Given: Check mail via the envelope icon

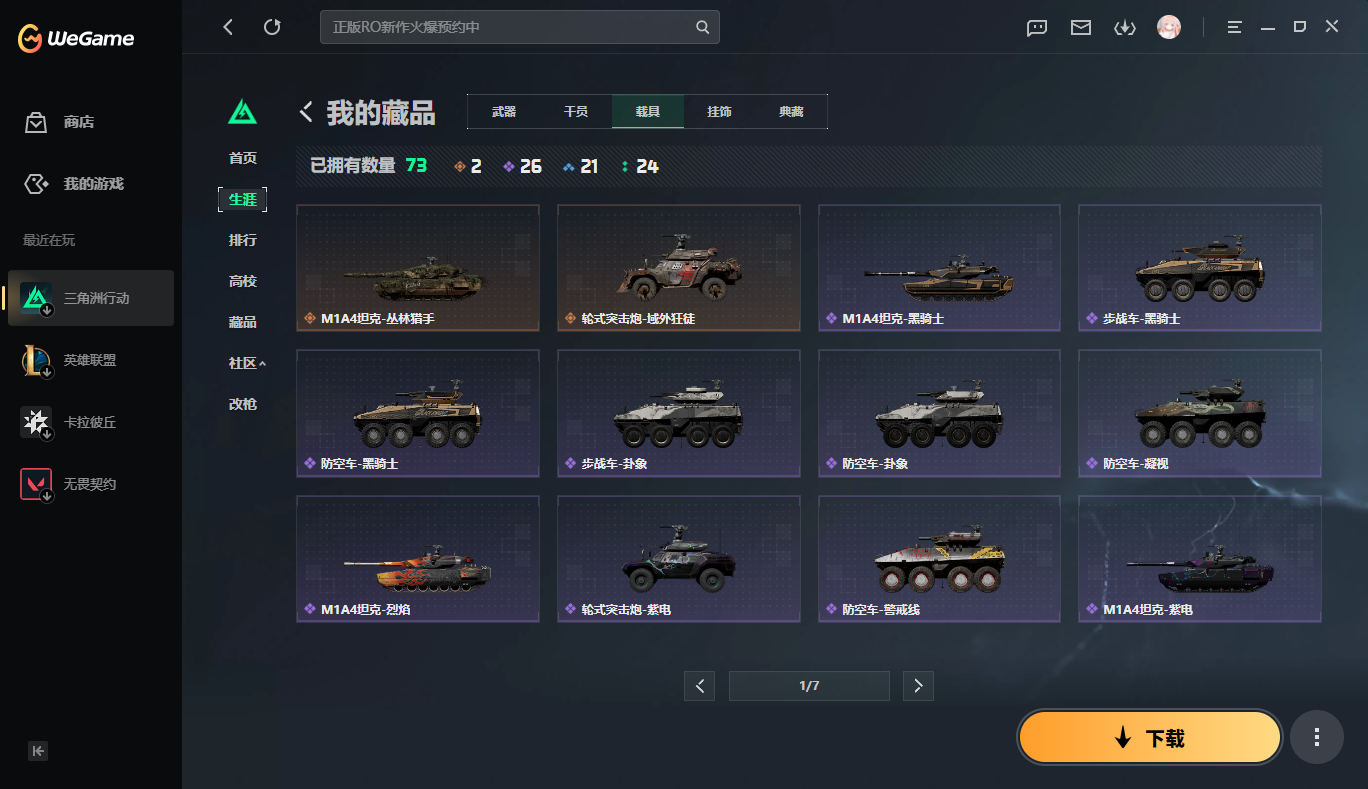Looking at the screenshot, I should pos(1080,27).
